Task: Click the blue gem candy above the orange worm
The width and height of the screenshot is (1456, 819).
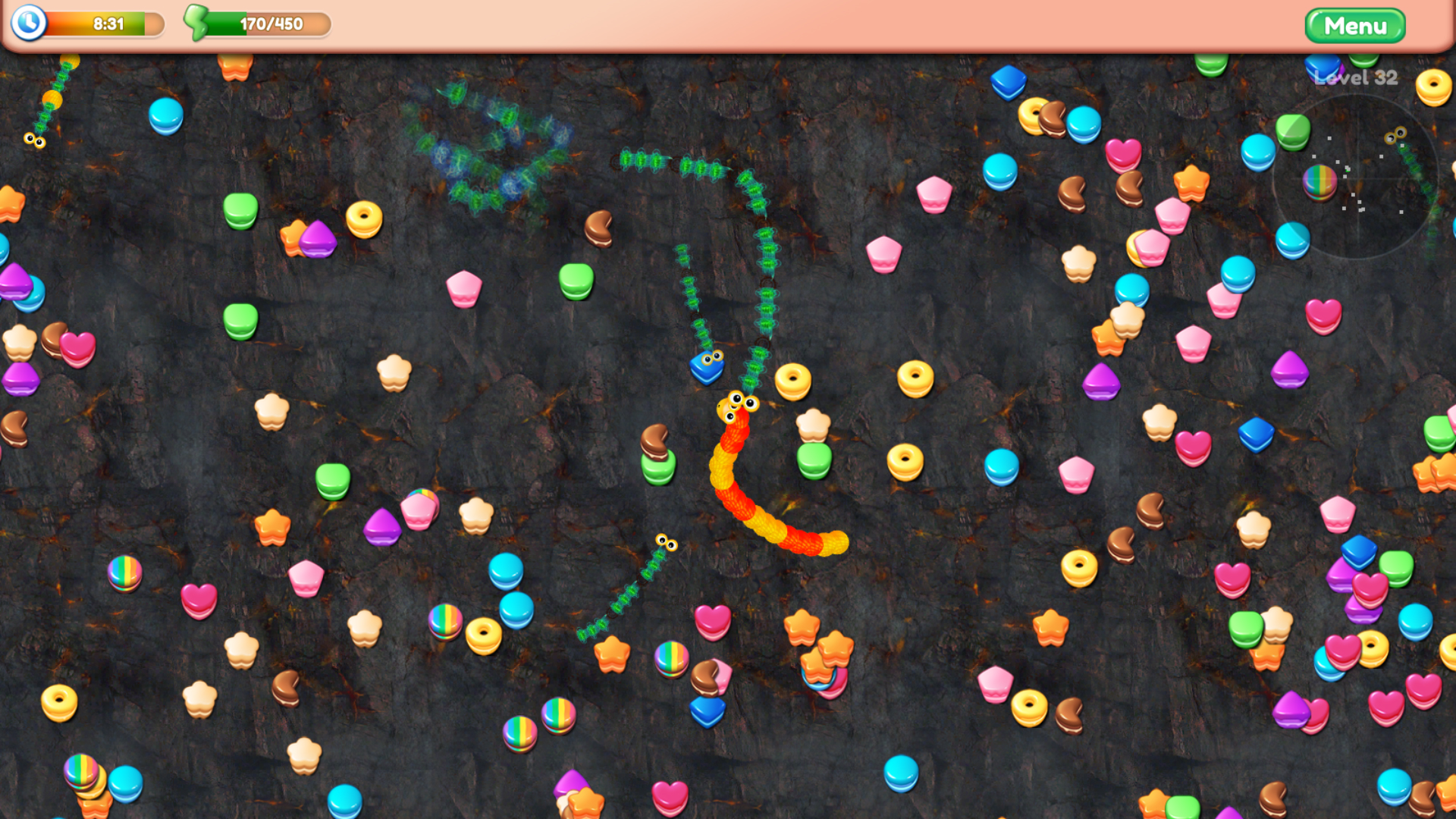Action: 706,366
